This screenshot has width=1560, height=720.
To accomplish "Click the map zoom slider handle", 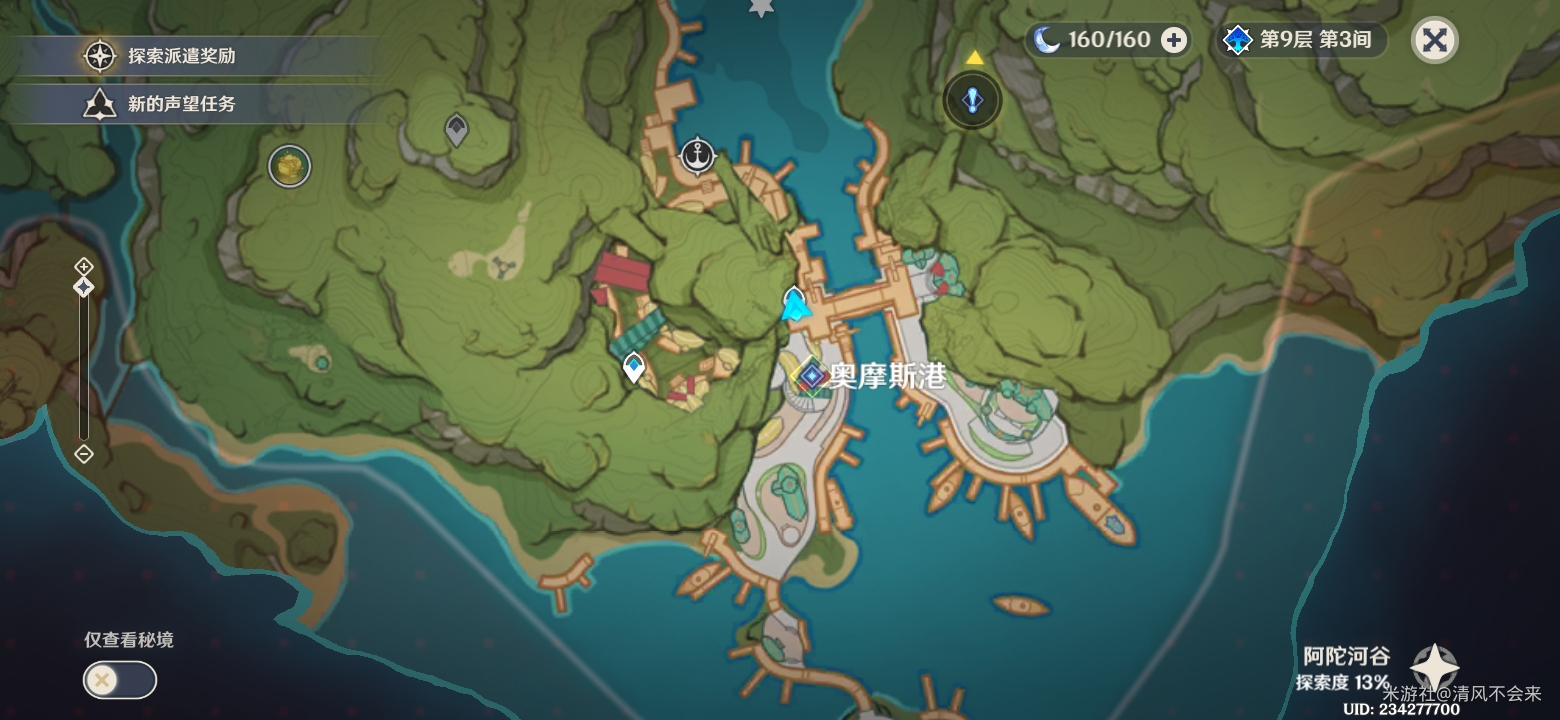I will (x=84, y=287).
